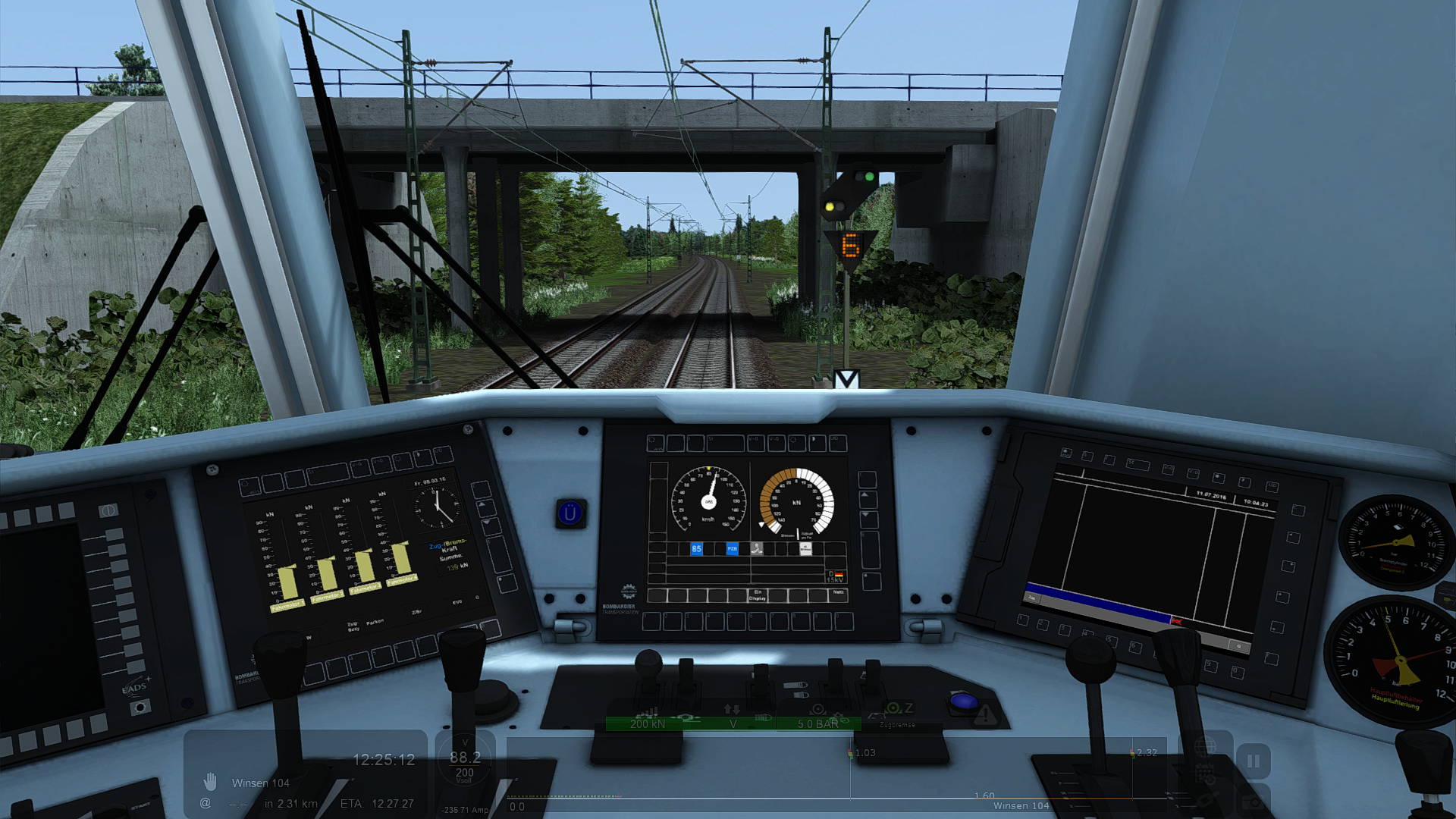Open the task list clipboard icon
Image resolution: width=1456 pixels, height=819 pixels.
tap(1205, 774)
